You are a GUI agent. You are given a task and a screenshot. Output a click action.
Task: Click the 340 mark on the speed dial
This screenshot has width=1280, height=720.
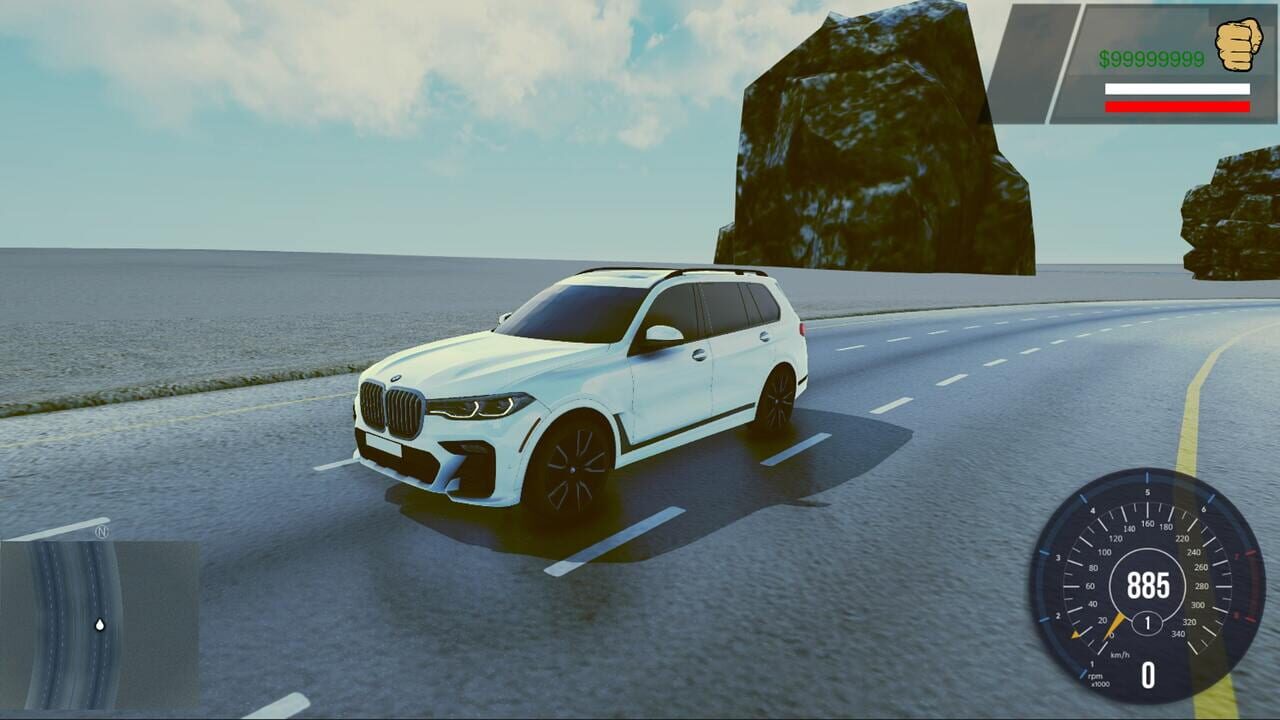point(1177,632)
